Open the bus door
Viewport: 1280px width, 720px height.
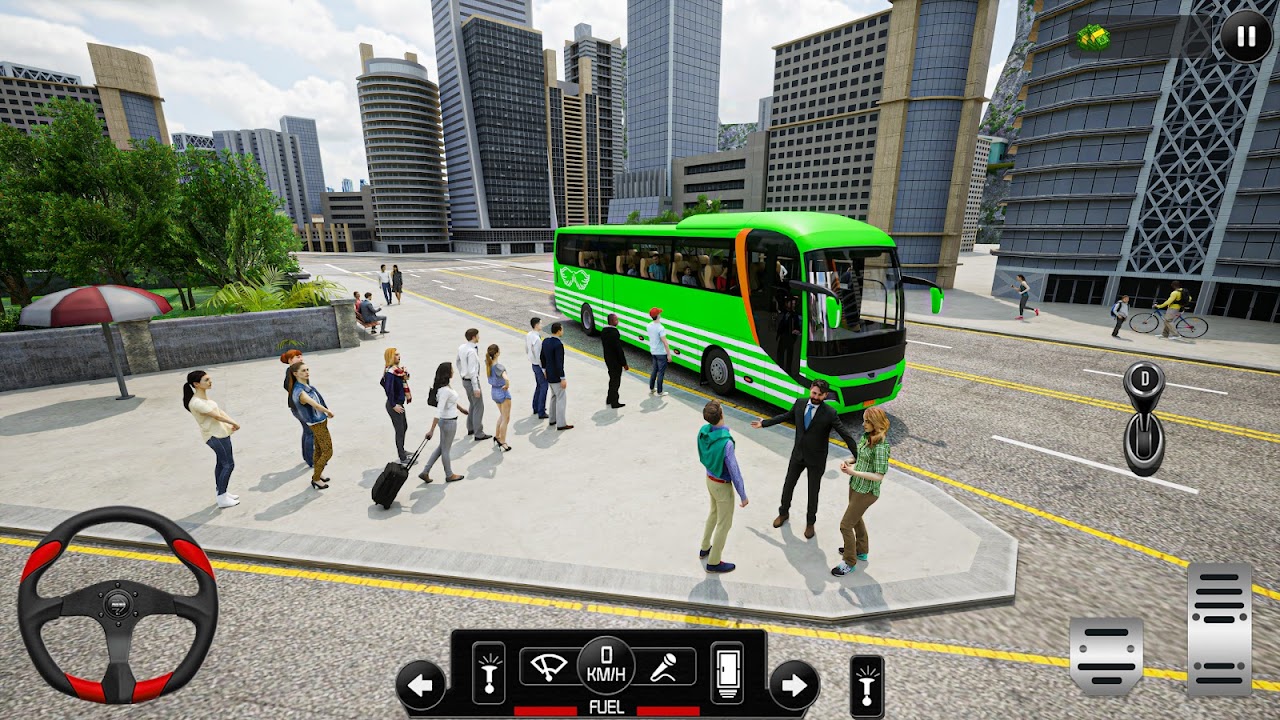tap(727, 672)
